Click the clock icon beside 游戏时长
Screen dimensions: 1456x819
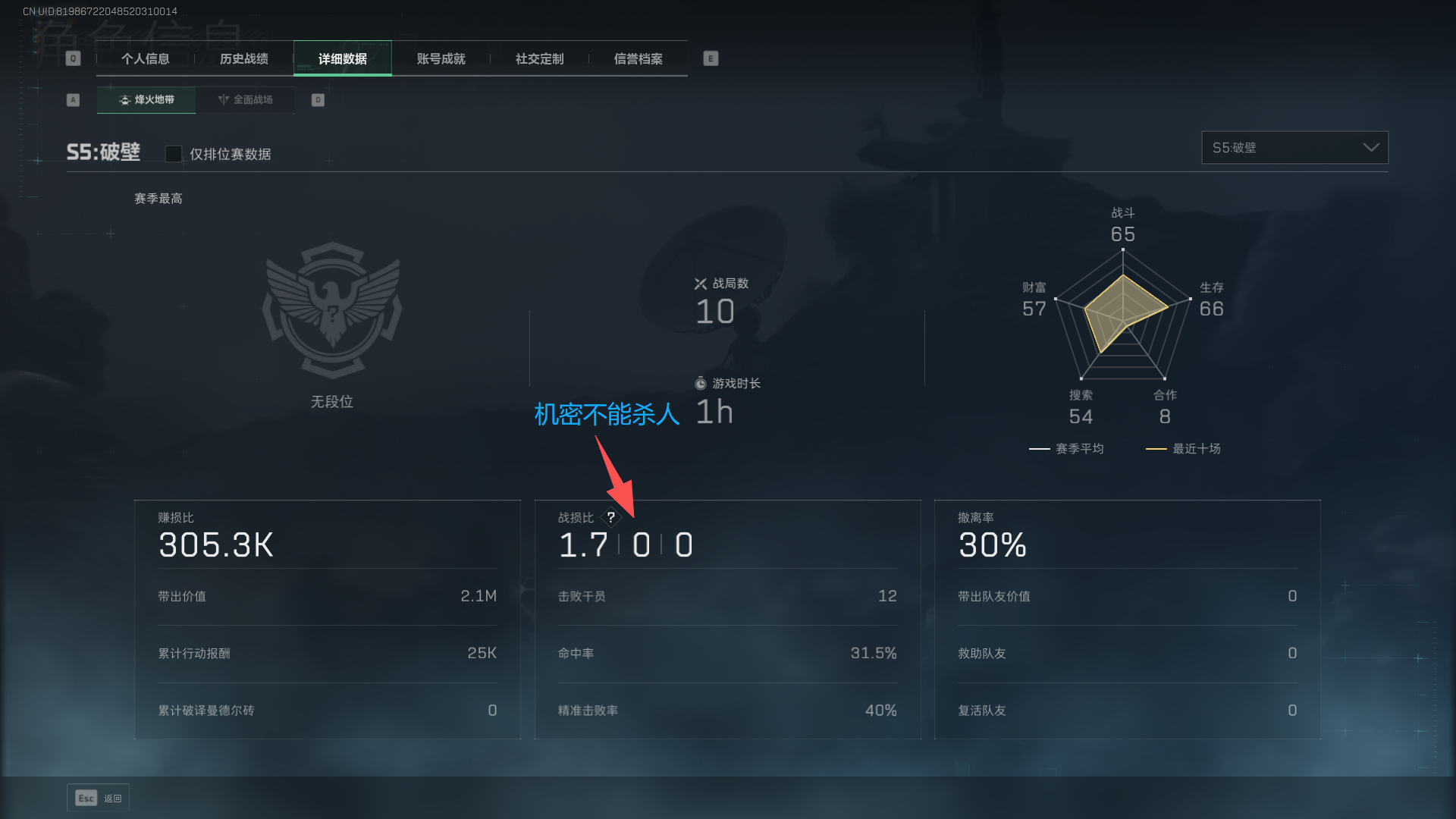(700, 383)
